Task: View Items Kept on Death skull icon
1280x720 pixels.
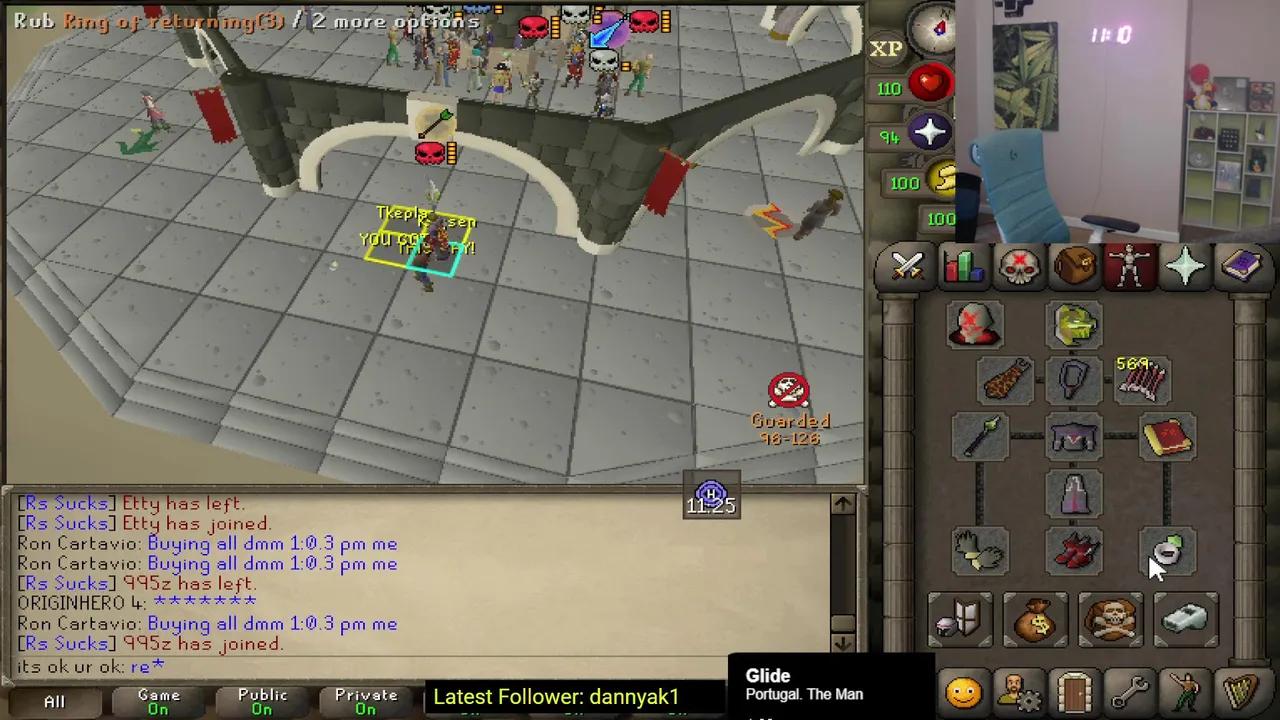Action: (x=1110, y=620)
